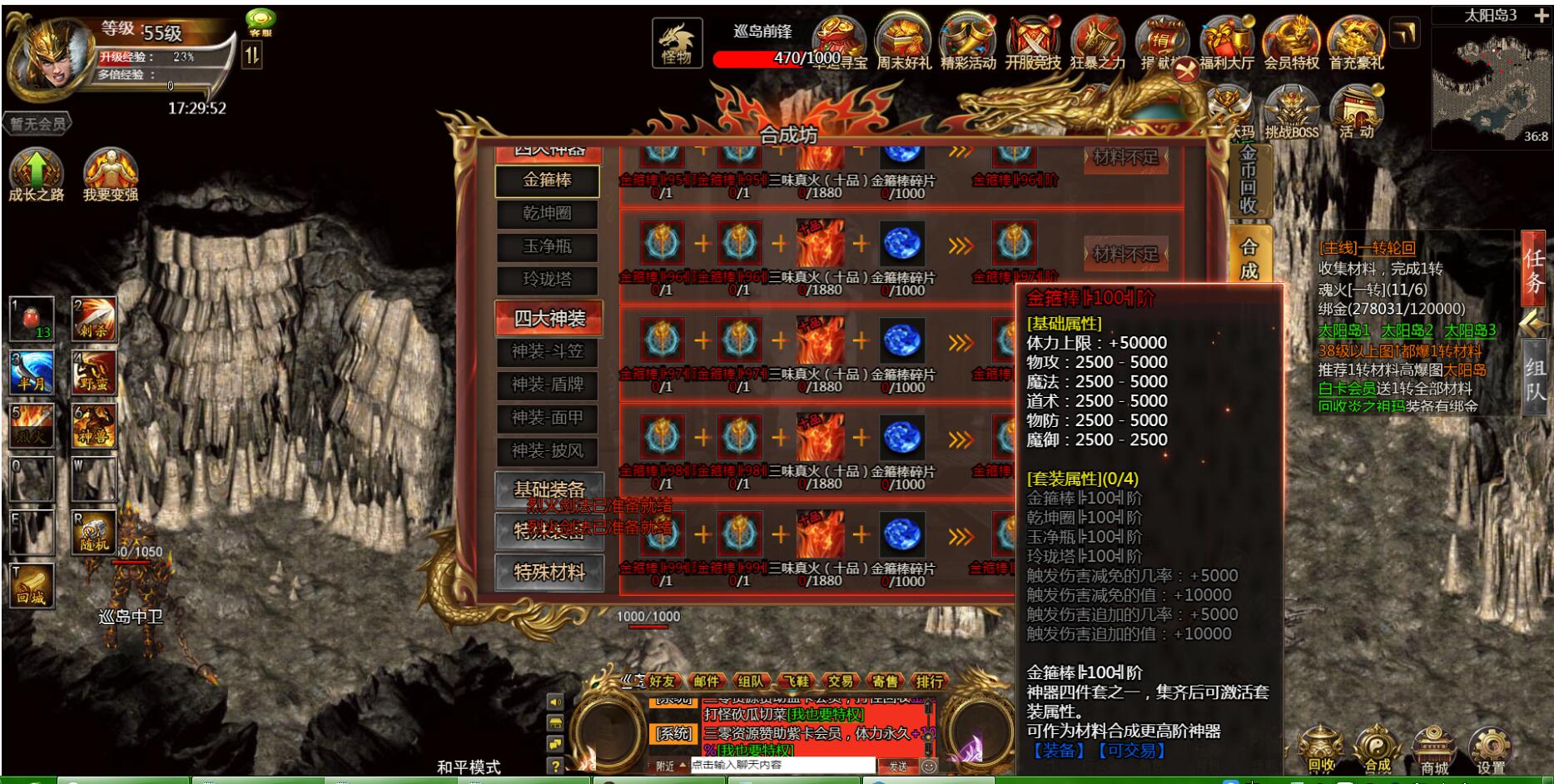The height and width of the screenshot is (784, 1554).
Task: Choose 玉净瓶 from the left menu
Action: click(547, 247)
